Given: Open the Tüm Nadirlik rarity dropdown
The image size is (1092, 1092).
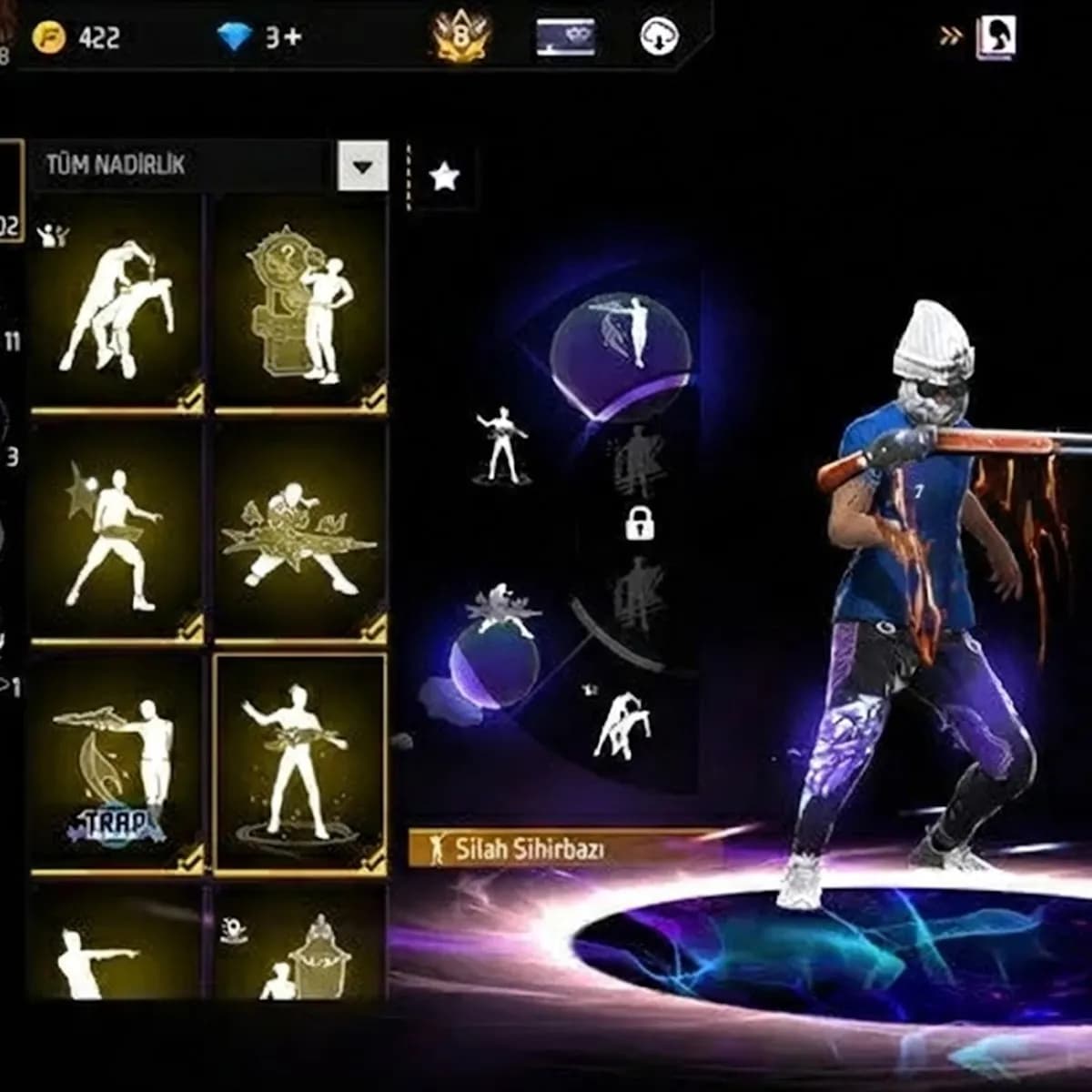Looking at the screenshot, I should coord(362,166).
